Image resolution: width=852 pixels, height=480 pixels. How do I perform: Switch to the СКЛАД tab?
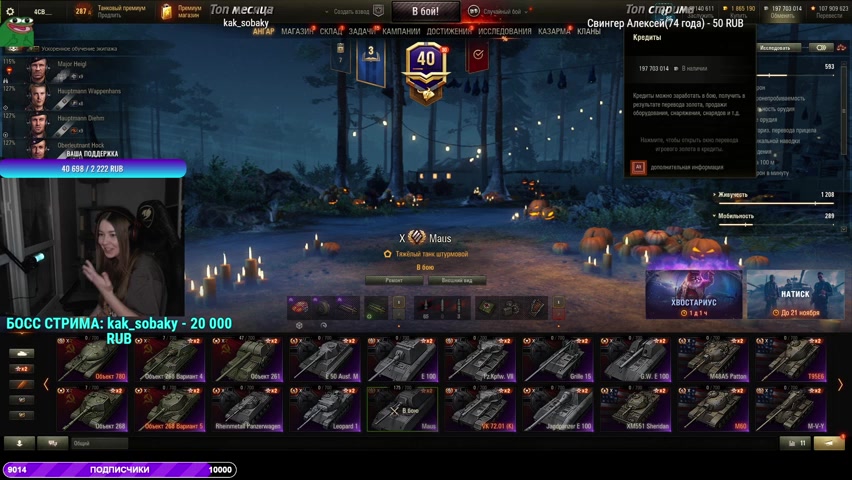[331, 31]
